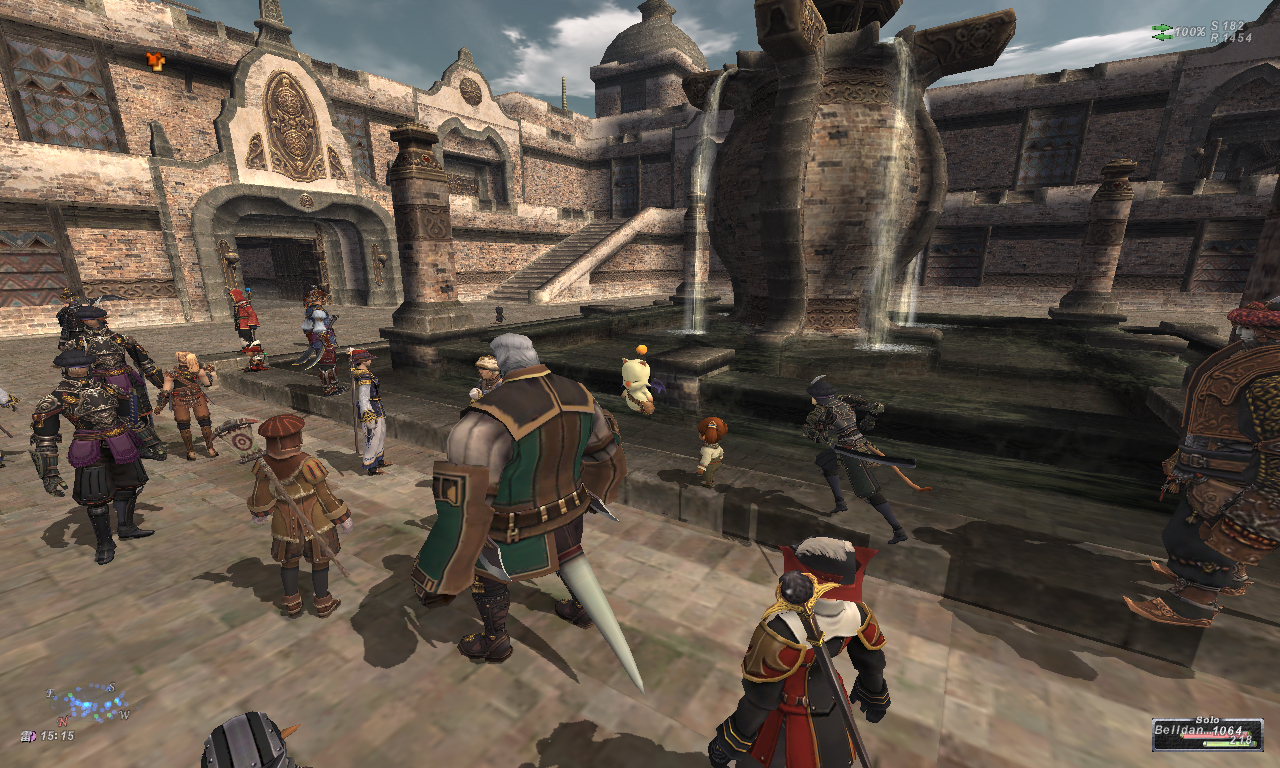The image size is (1280, 768).
Task: Click the compass radar with blue dots
Action: (89, 702)
